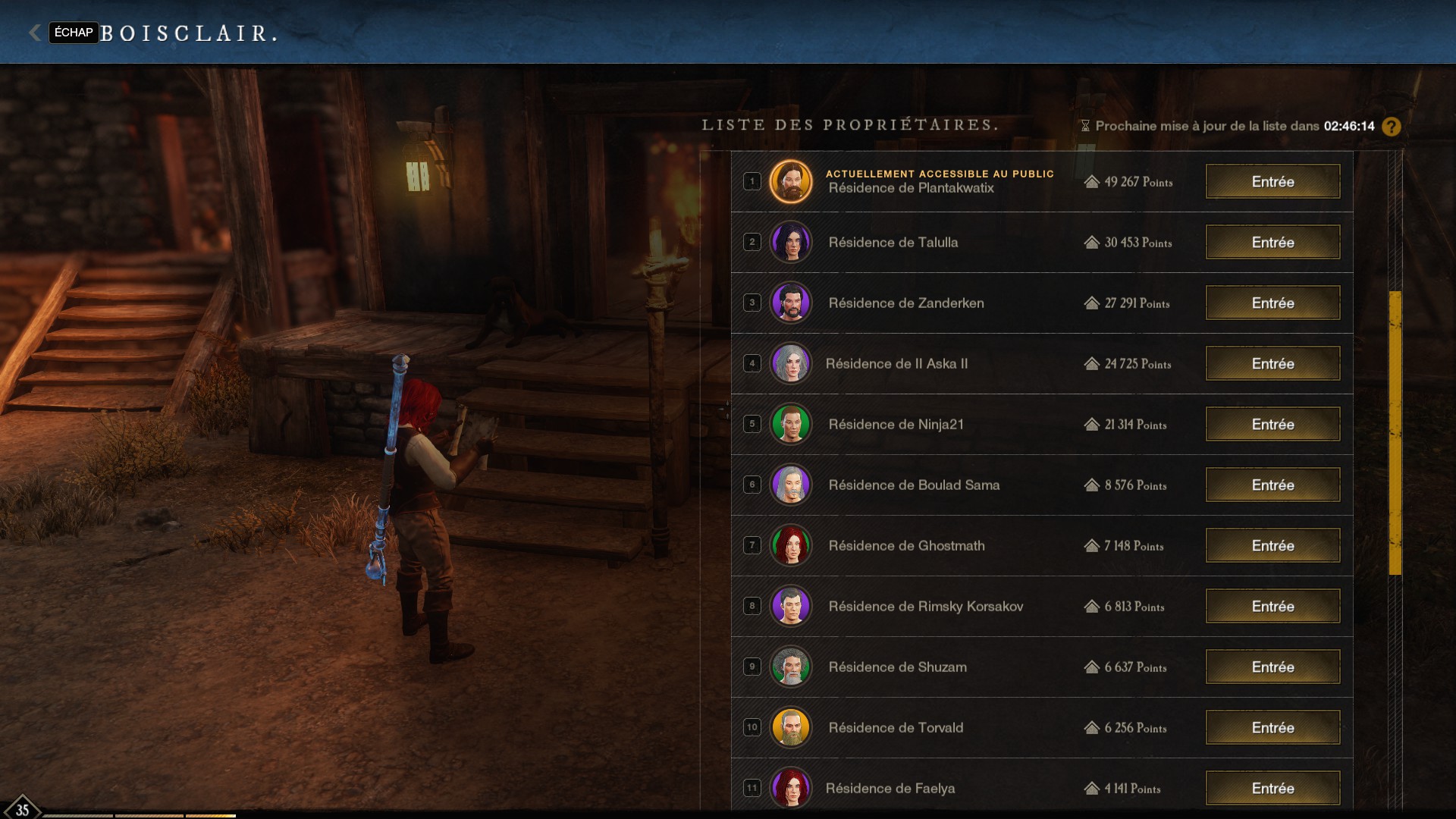
Task: Enter the residence of II Aska II
Action: click(1272, 364)
